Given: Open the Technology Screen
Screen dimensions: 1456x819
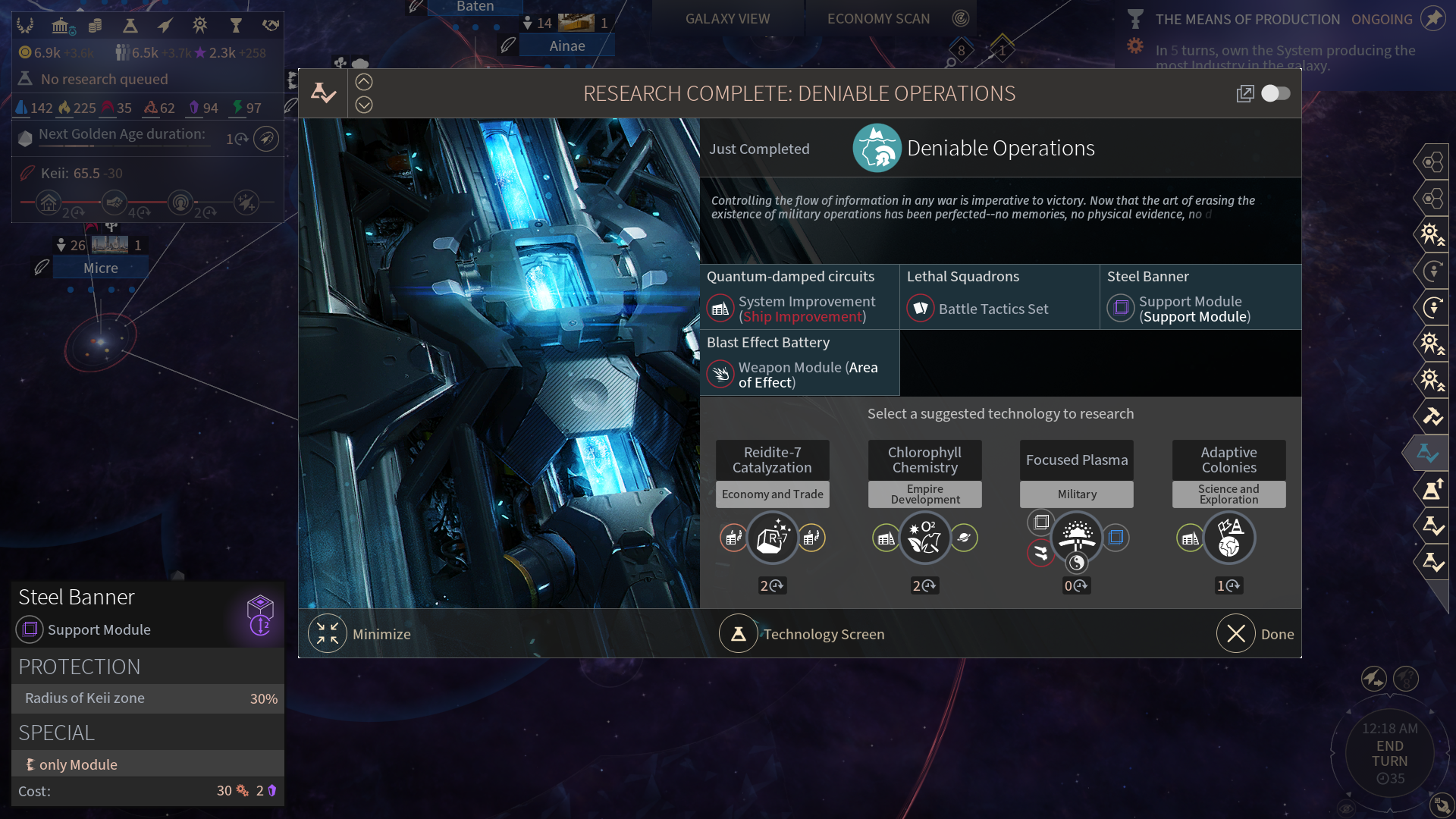Looking at the screenshot, I should click(739, 634).
